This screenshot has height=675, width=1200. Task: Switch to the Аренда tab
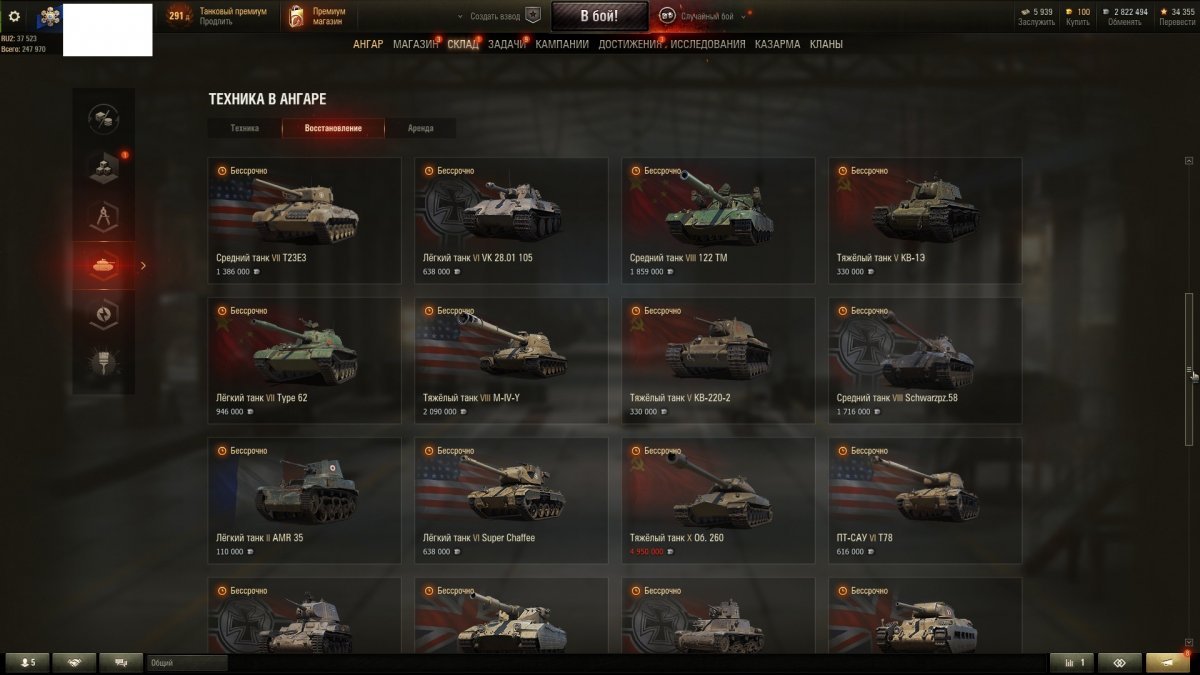point(421,128)
